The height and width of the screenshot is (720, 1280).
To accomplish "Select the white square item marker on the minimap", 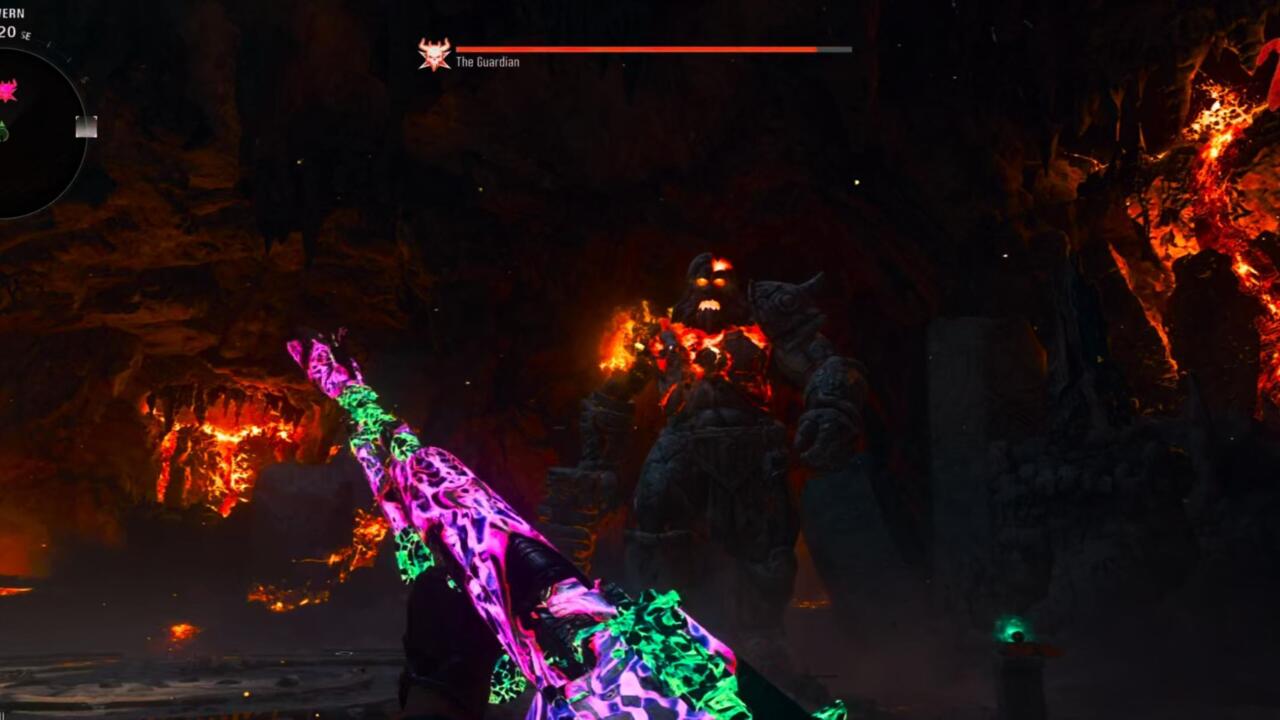I will point(87,125).
